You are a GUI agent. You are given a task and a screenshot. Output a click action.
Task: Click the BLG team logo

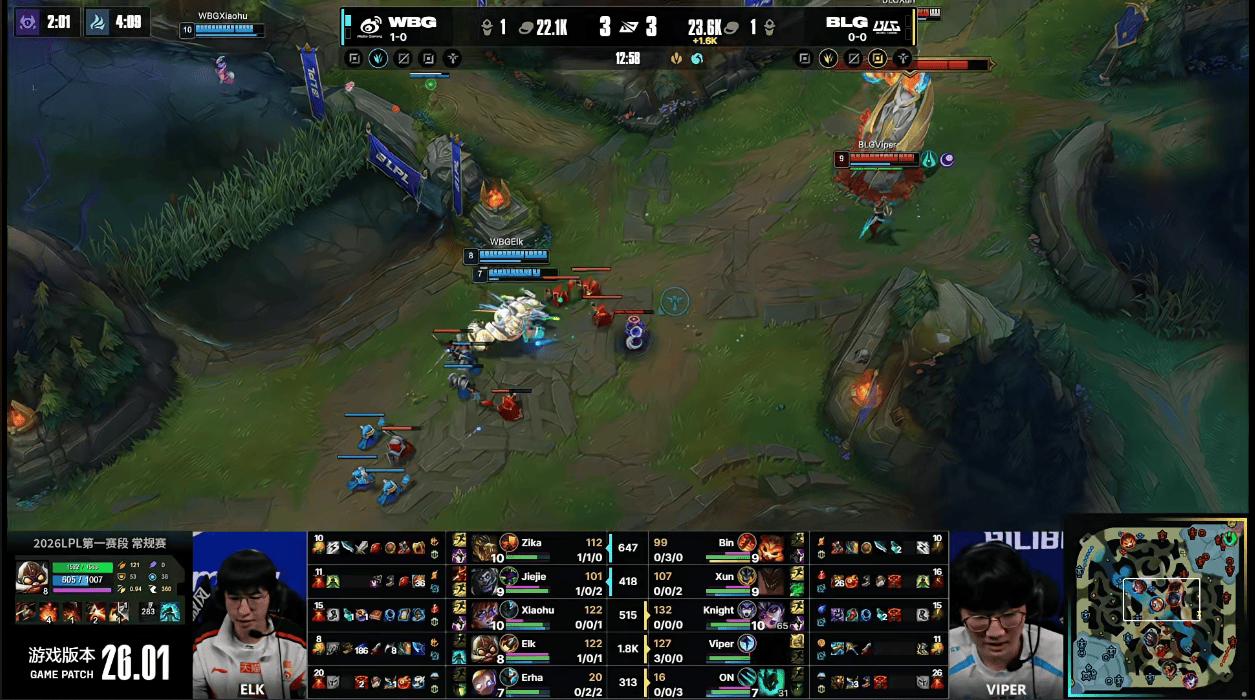(x=887, y=26)
